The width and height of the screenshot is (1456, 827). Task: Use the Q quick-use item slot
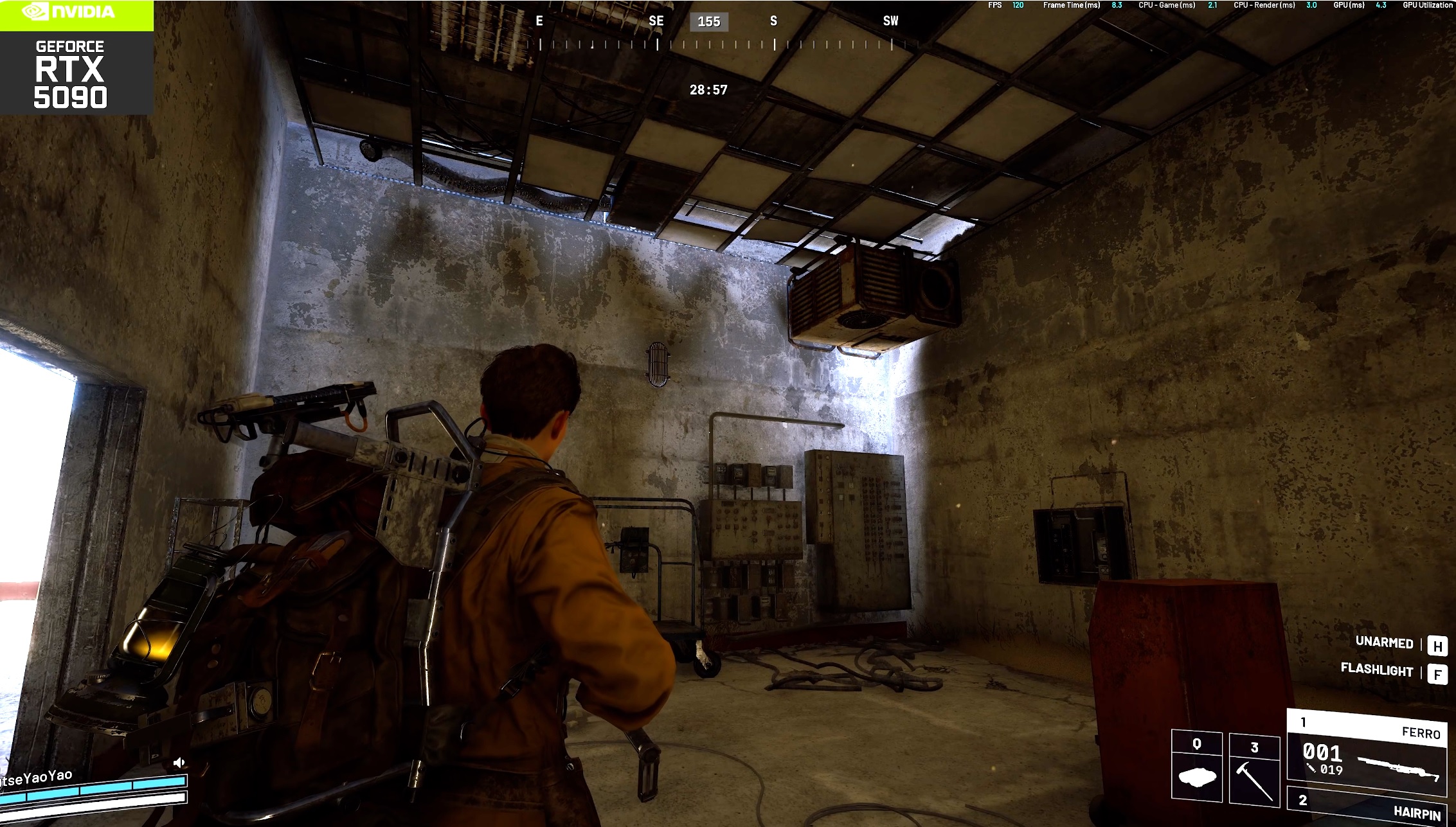click(1196, 767)
